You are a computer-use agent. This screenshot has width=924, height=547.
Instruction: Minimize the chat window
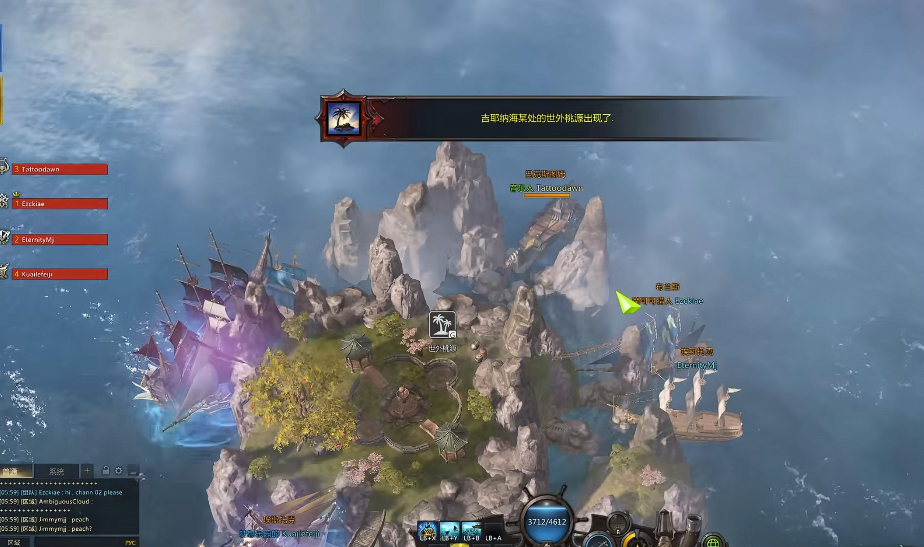[132, 470]
